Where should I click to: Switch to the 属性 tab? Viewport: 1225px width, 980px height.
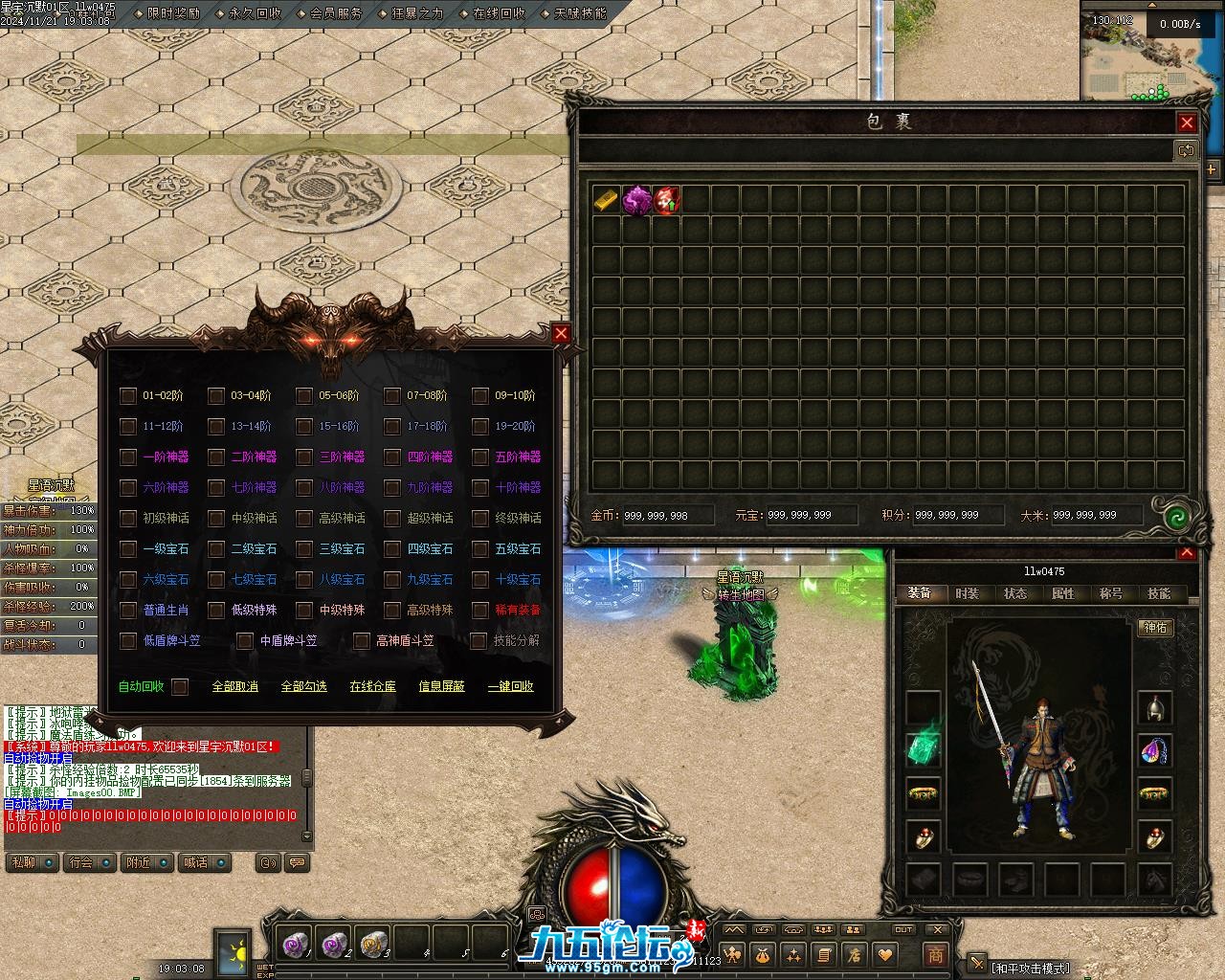tap(1063, 593)
